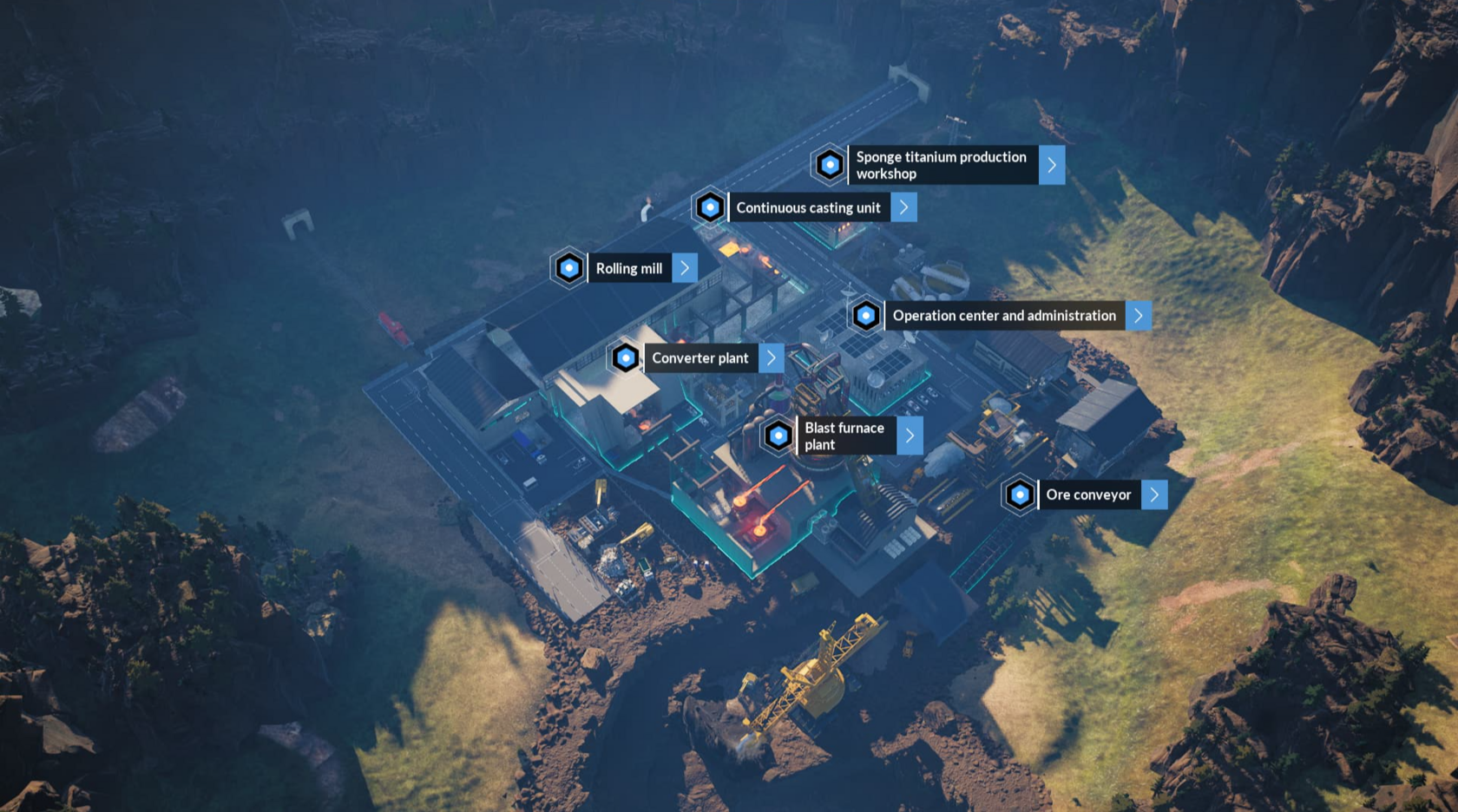This screenshot has width=1458, height=812.
Task: Click the hexagon icon for Sponge titanium workshop
Action: coord(830,164)
